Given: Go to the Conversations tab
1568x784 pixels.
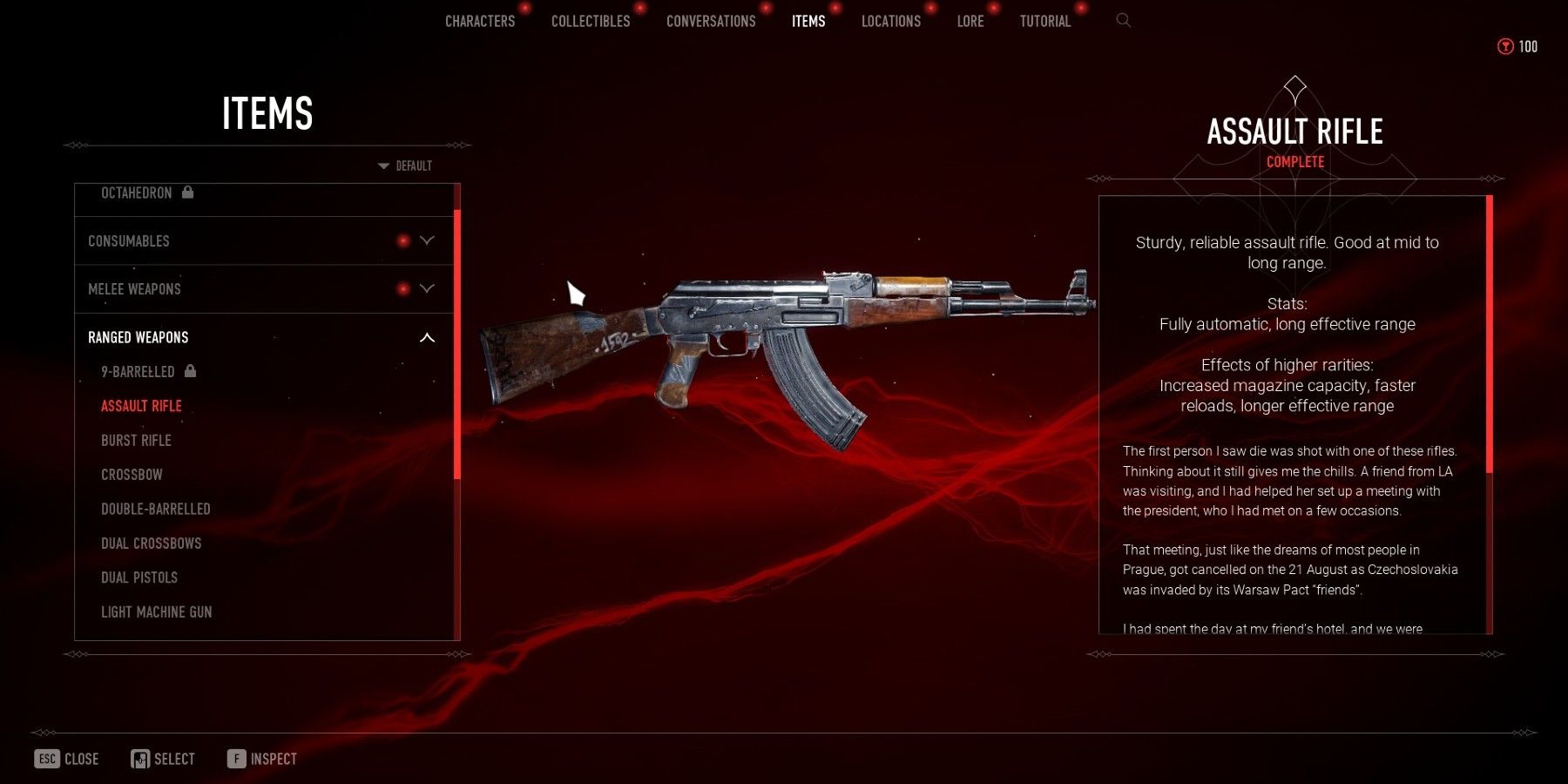Looking at the screenshot, I should (x=711, y=21).
